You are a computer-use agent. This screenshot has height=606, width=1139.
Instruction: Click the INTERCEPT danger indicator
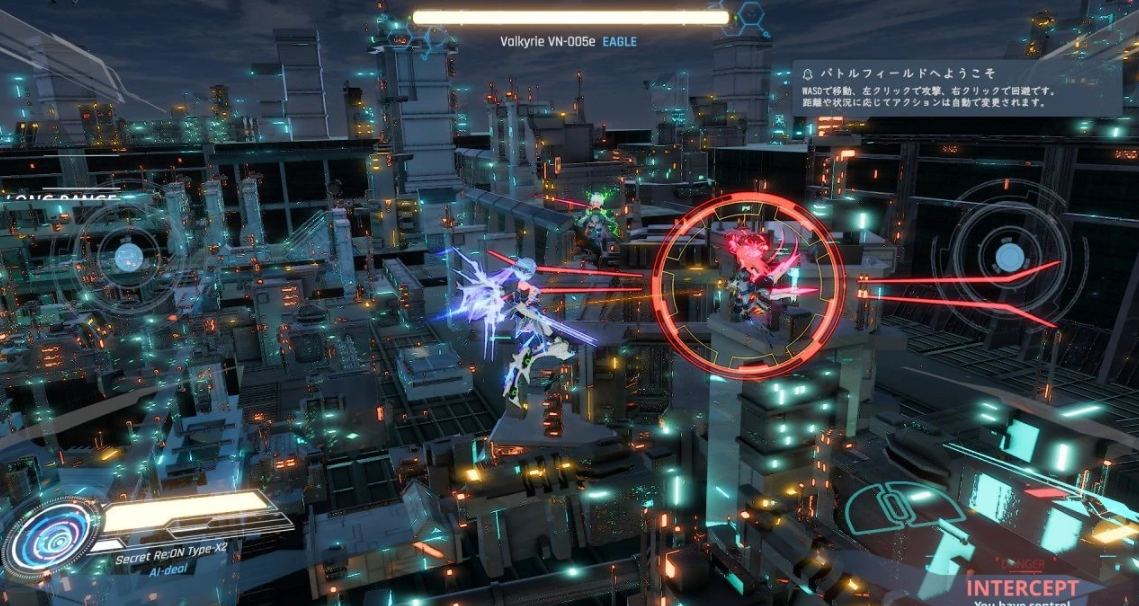pyautogui.click(x=1021, y=587)
